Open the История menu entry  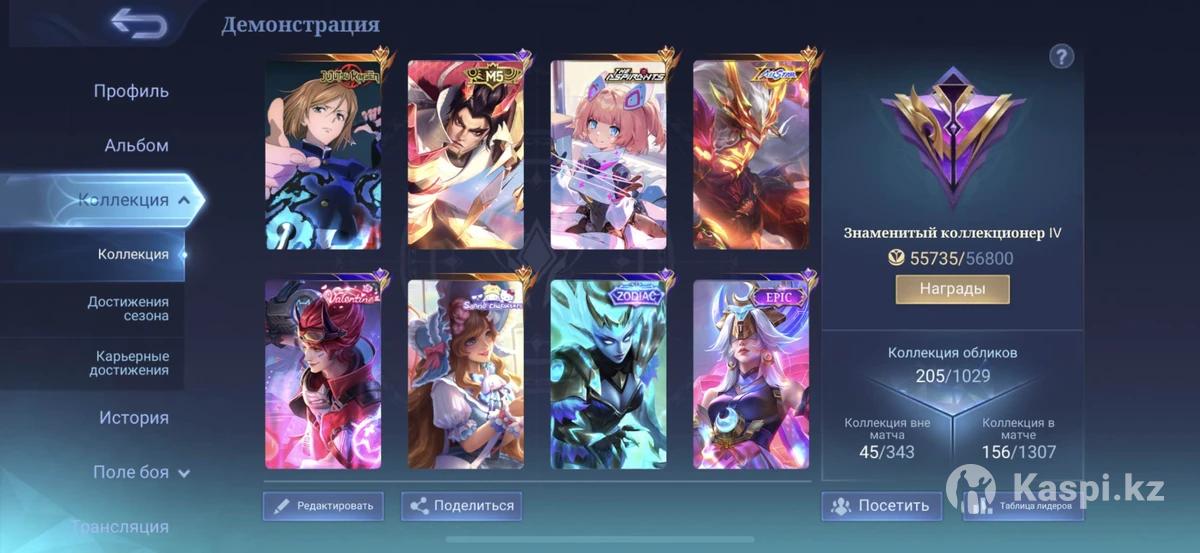pos(134,418)
